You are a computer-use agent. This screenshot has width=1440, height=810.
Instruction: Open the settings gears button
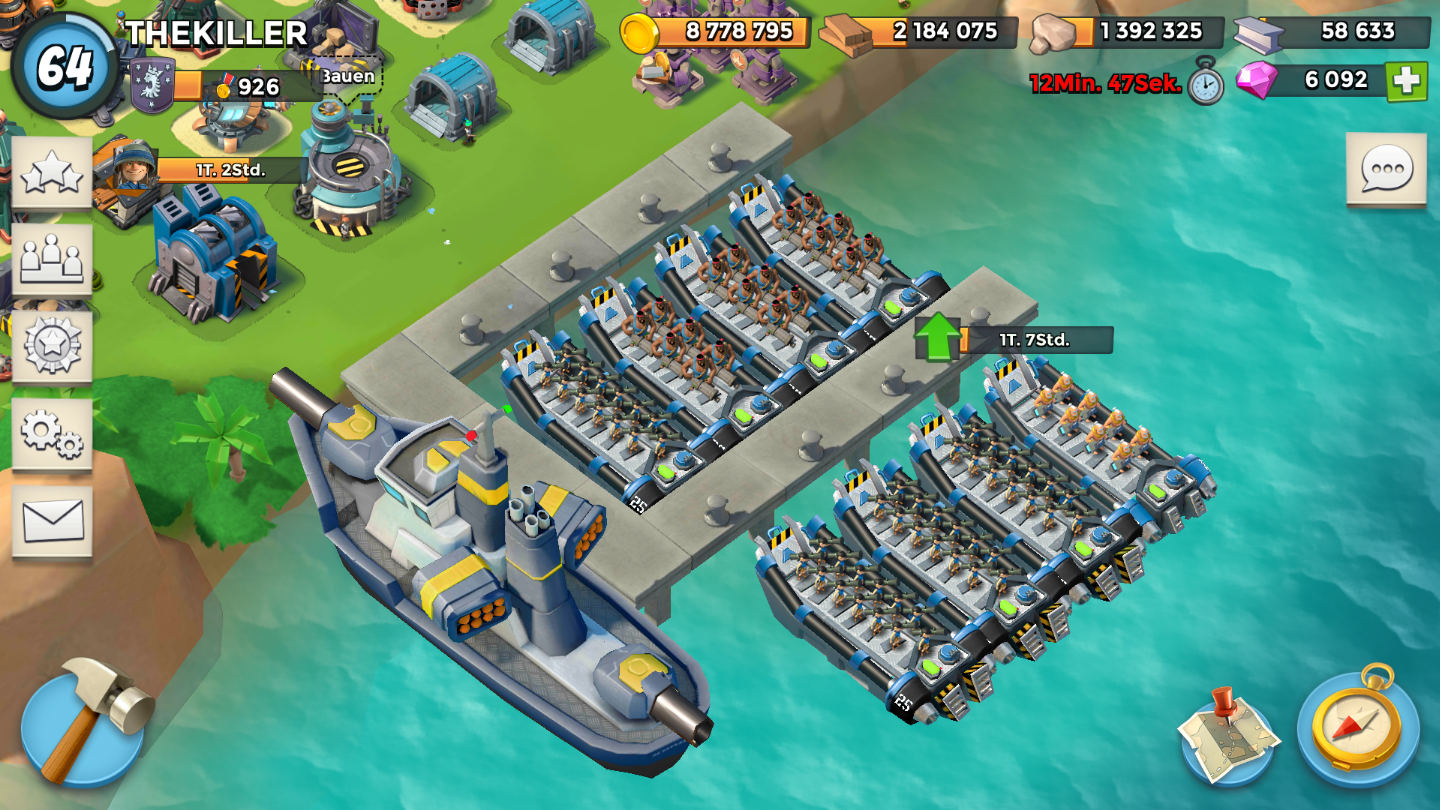tap(52, 433)
